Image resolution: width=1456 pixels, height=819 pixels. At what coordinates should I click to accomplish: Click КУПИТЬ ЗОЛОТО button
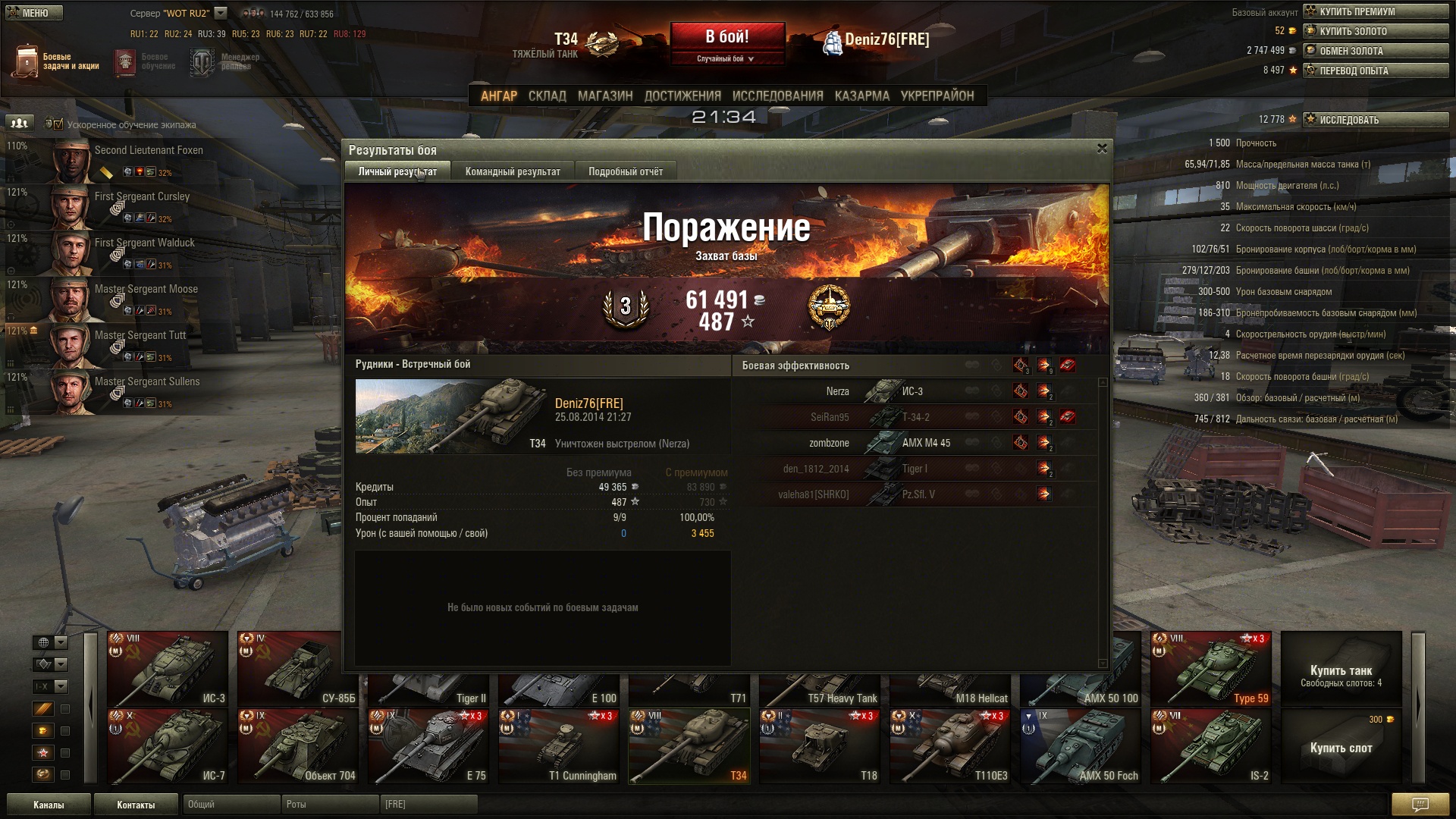1376,31
